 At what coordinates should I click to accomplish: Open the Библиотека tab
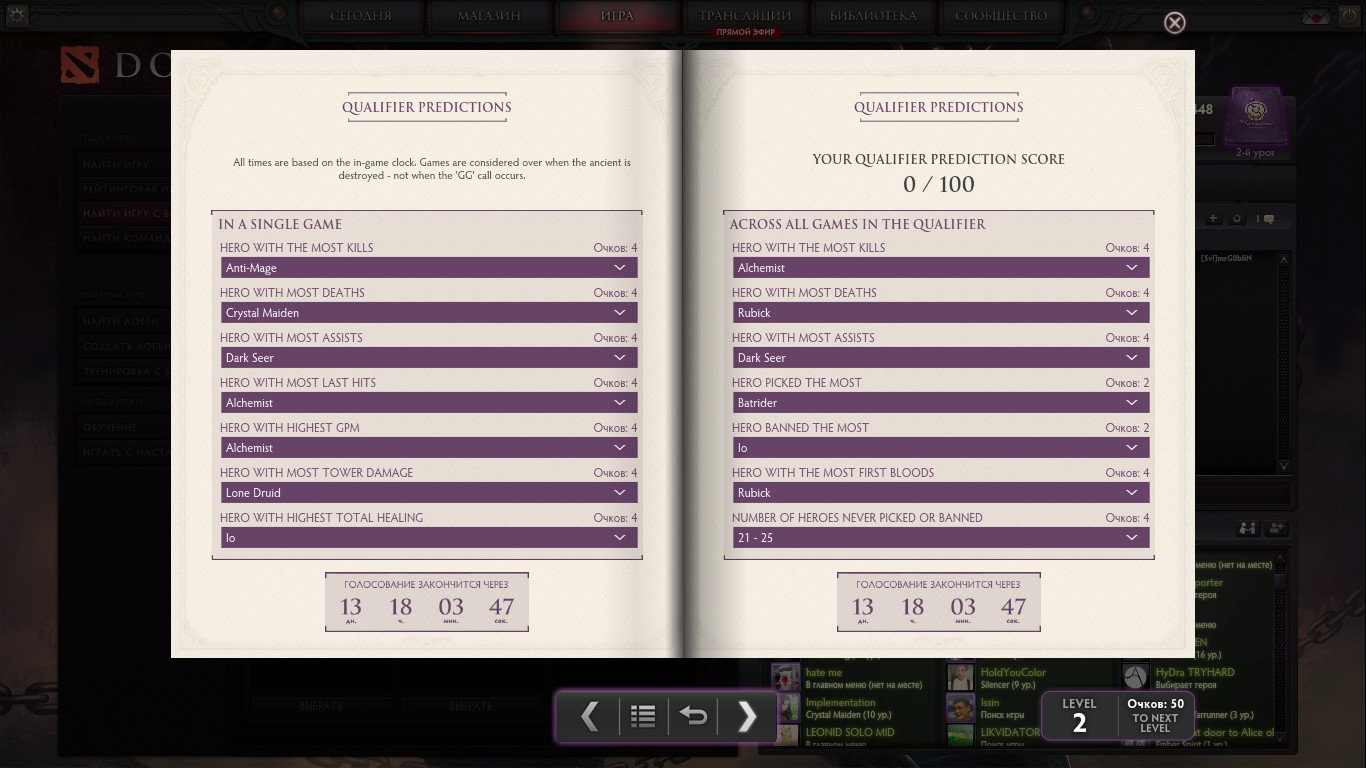tap(872, 16)
